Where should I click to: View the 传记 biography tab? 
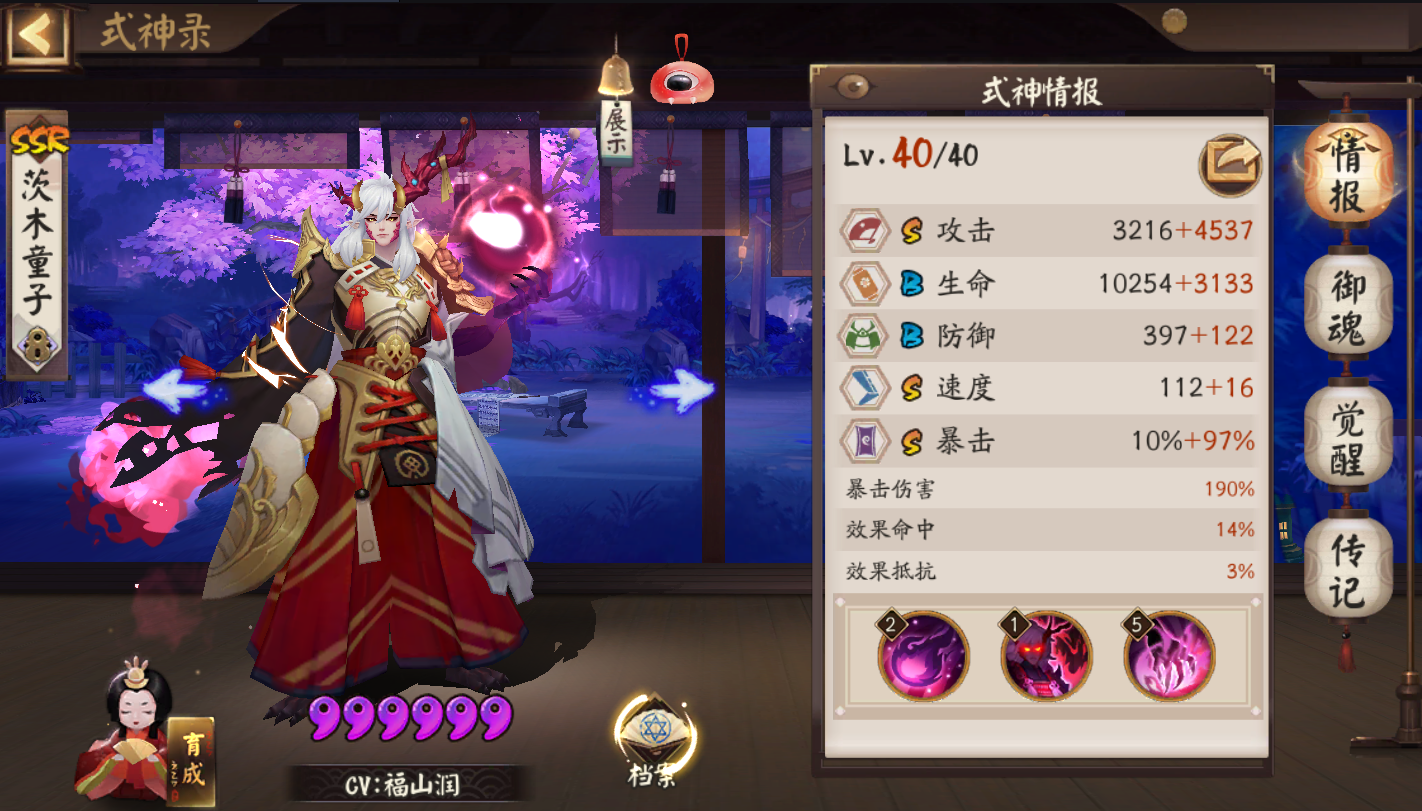(1348, 557)
